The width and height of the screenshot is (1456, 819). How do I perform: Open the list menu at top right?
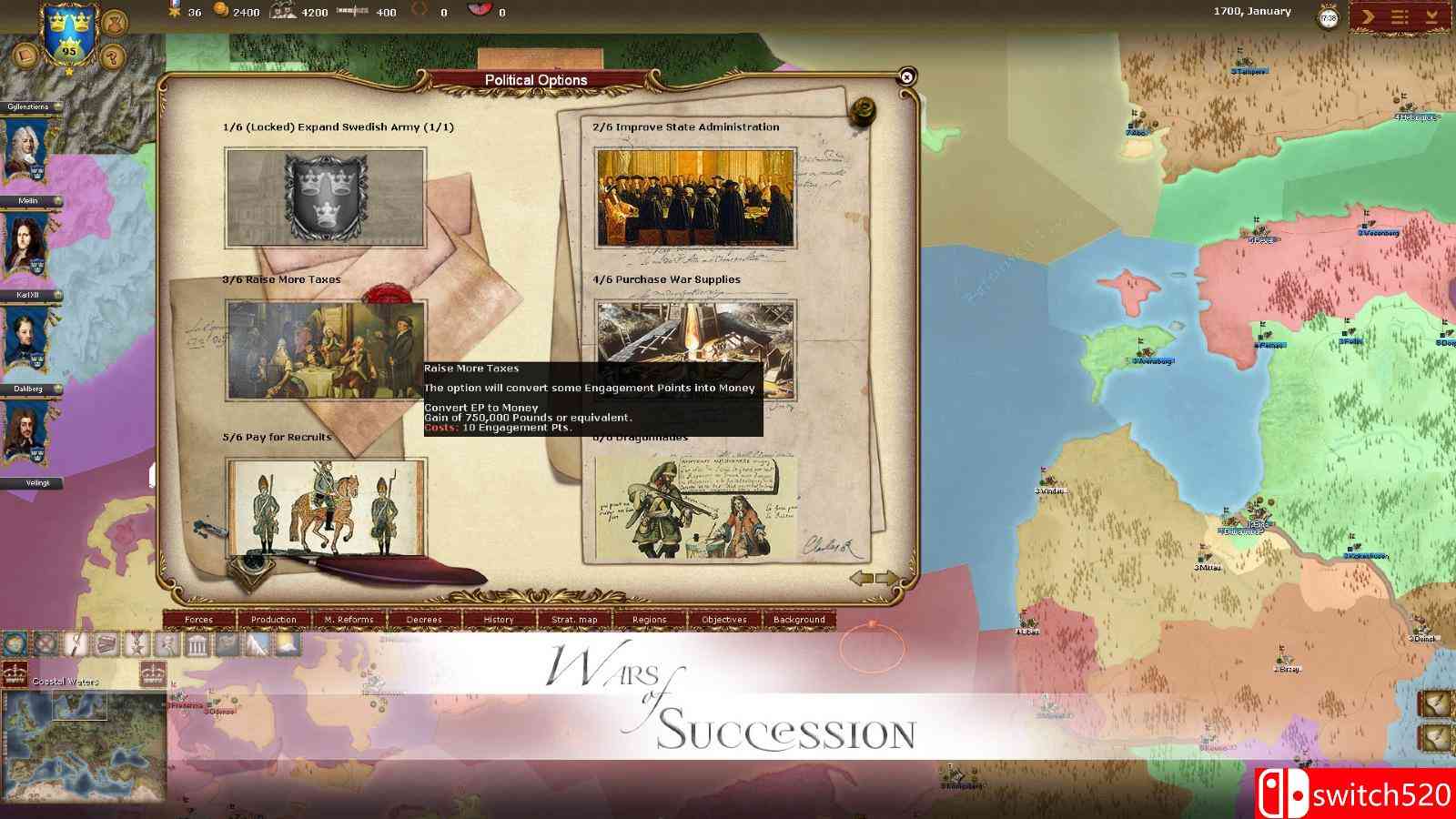(1399, 16)
